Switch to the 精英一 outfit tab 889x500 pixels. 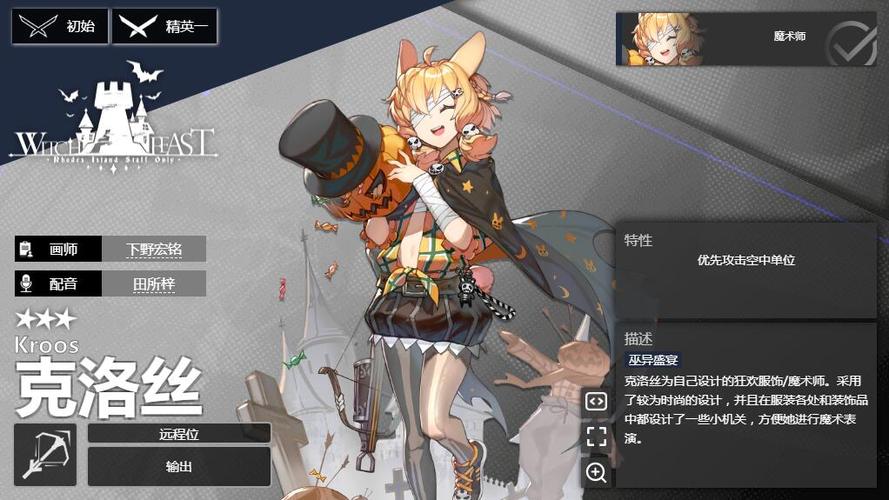164,27
